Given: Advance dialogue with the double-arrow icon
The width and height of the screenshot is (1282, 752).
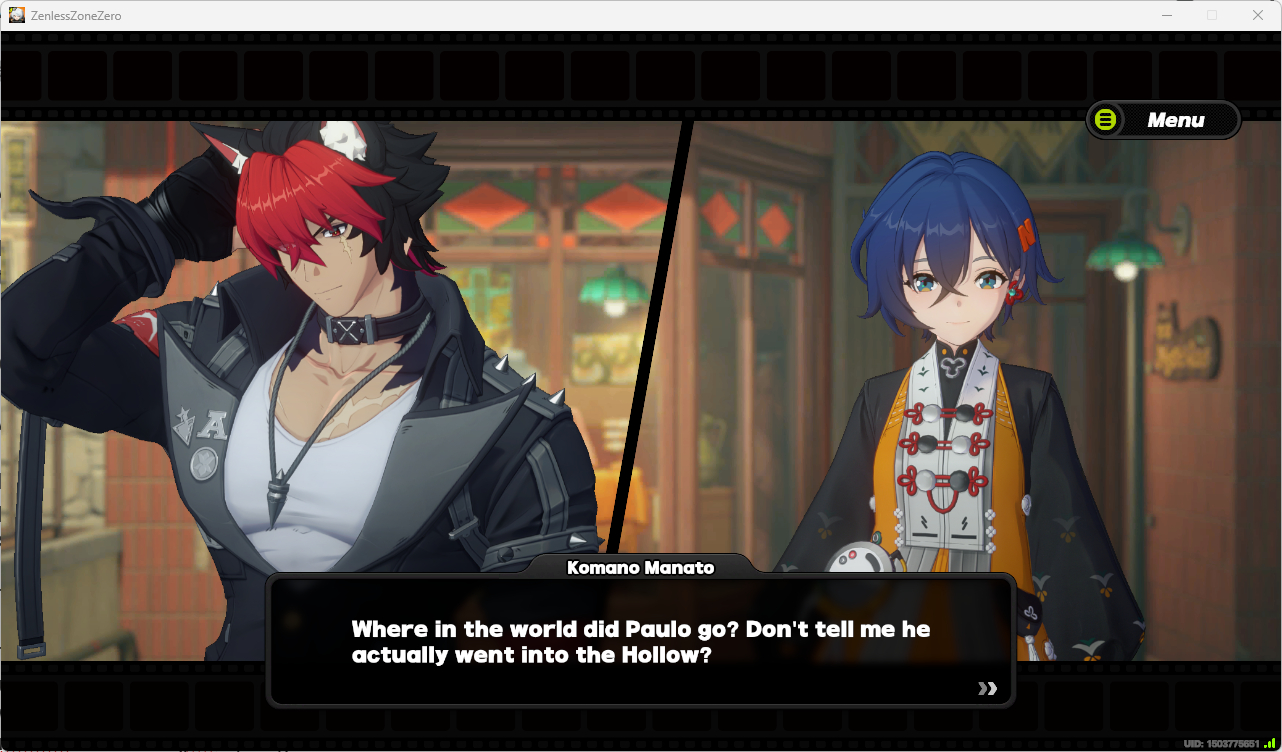Looking at the screenshot, I should [987, 688].
